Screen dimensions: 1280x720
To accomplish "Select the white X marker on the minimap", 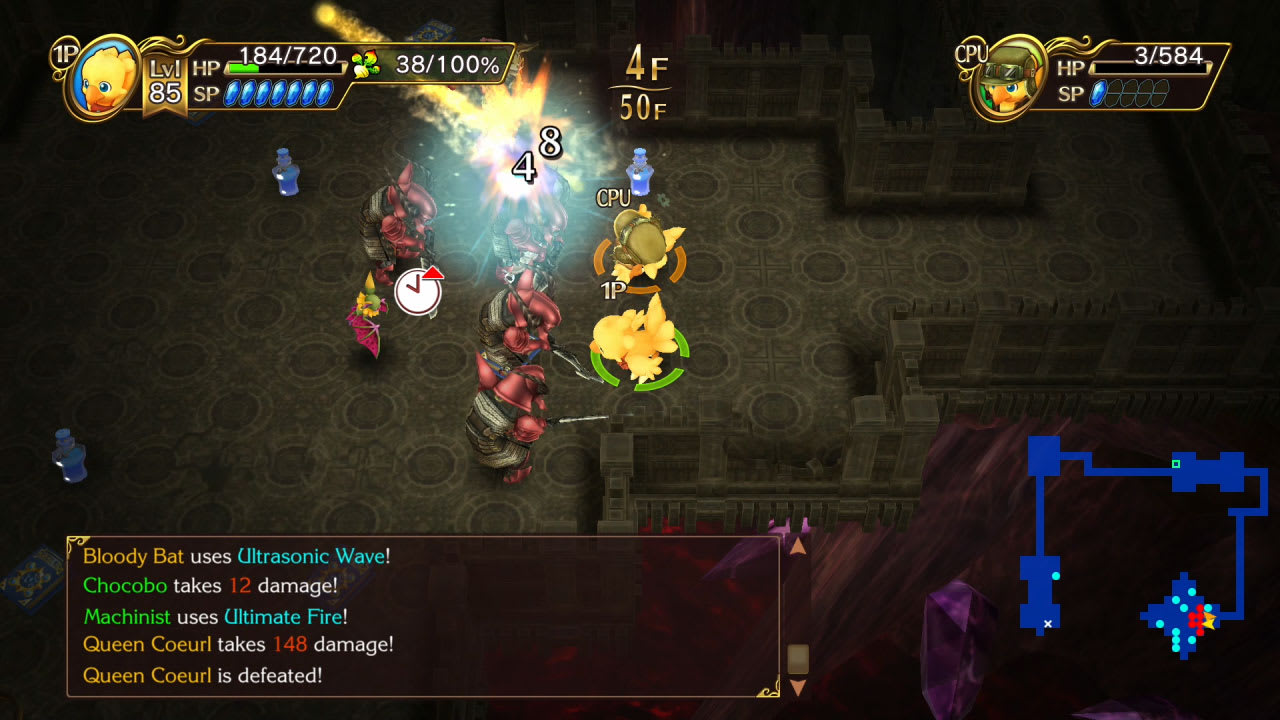I will (x=1047, y=622).
